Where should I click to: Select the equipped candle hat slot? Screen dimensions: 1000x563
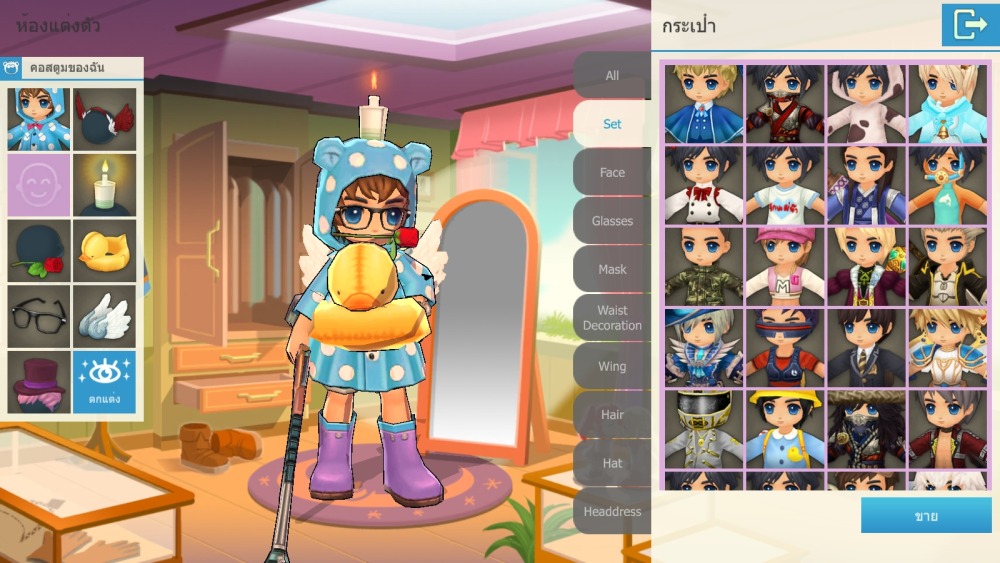pyautogui.click(x=104, y=184)
